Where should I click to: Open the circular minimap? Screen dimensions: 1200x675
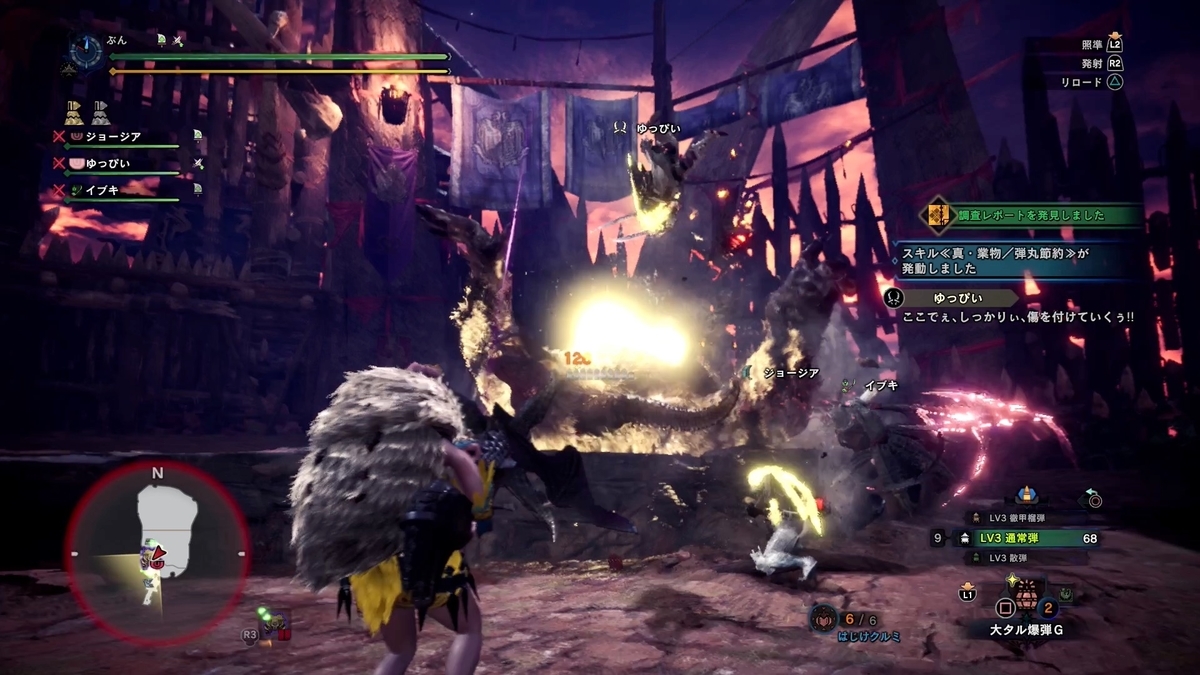tap(157, 551)
